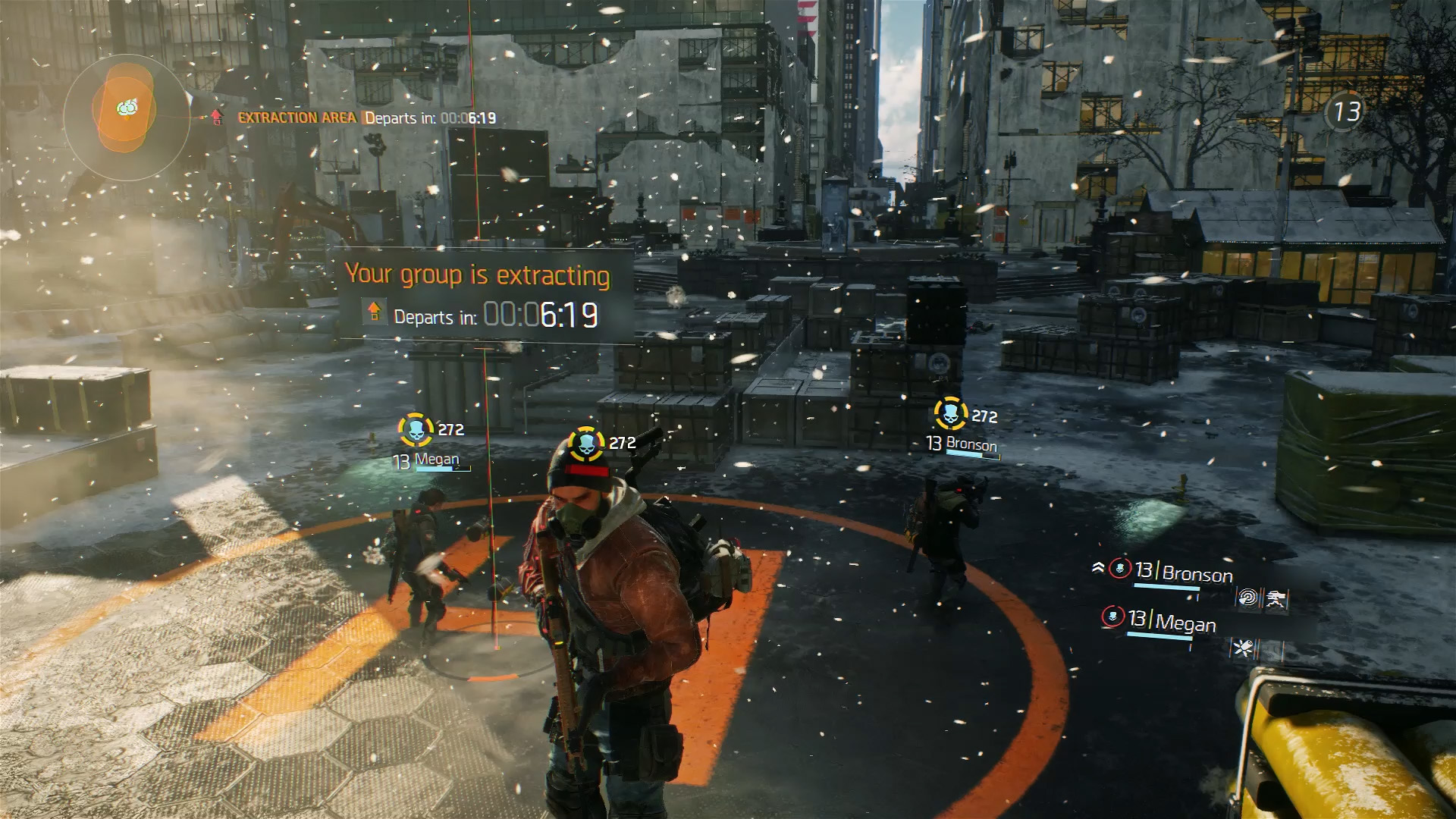
Task: Open the circular minimap
Action: (127, 116)
